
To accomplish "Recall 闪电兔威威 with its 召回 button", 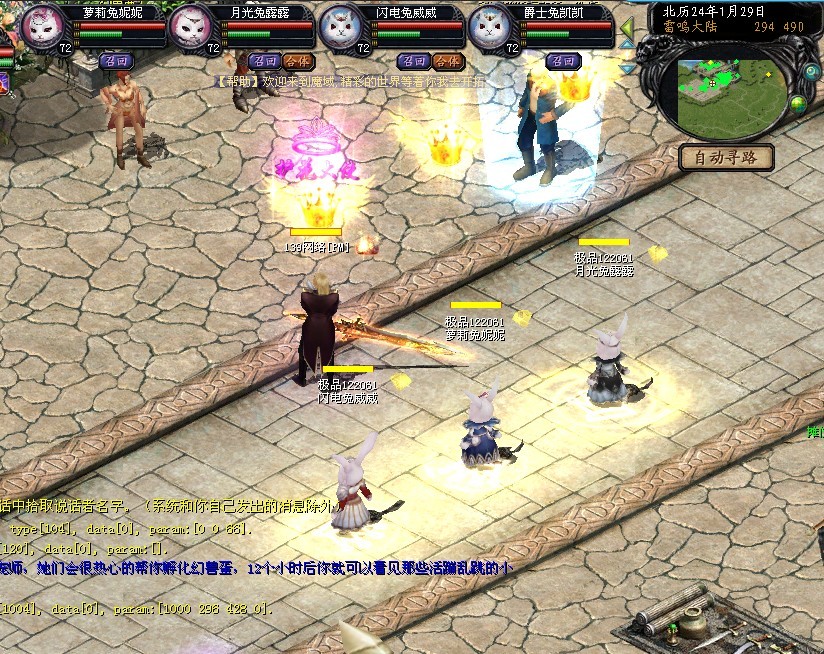I will pyautogui.click(x=413, y=61).
